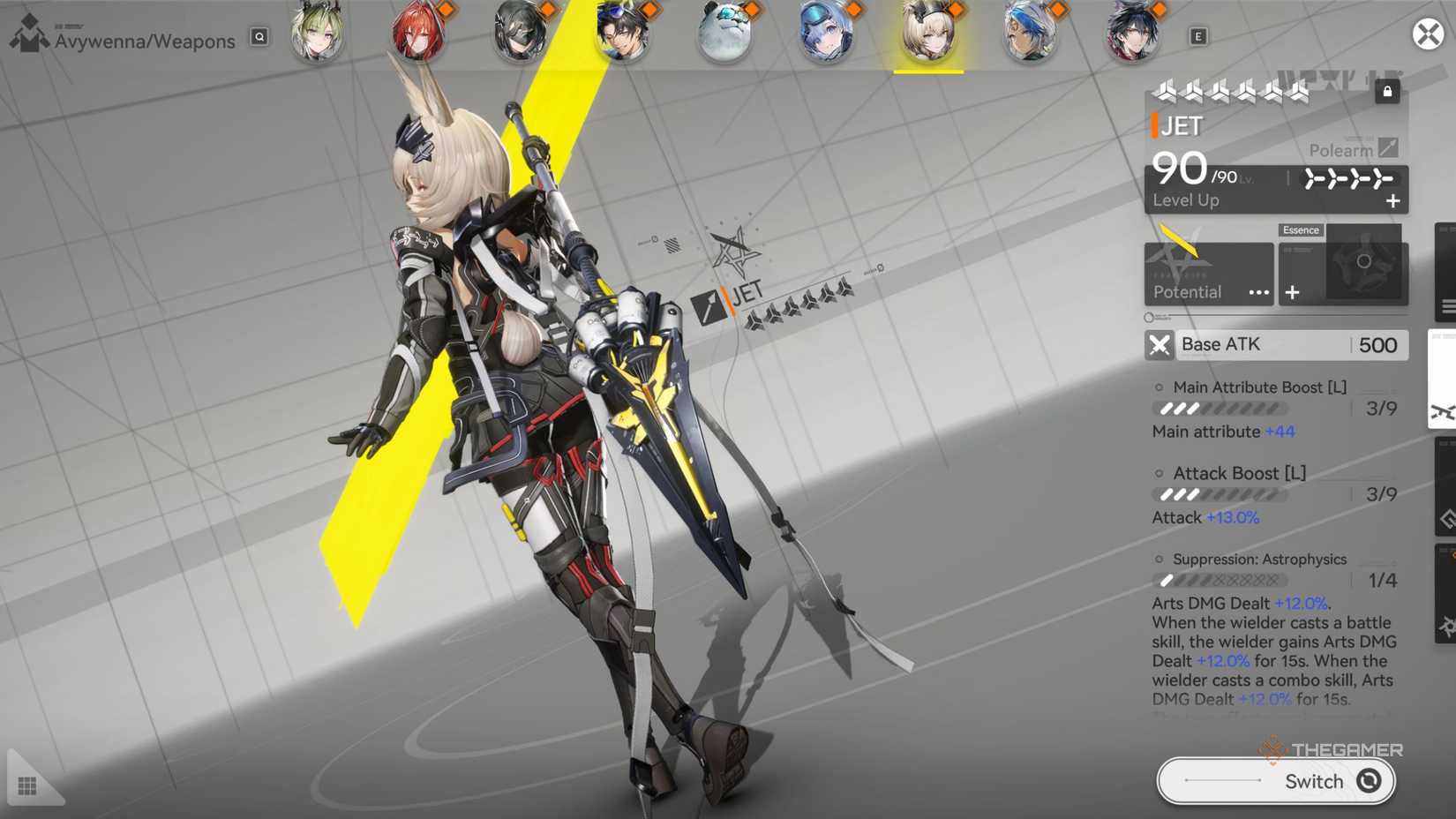Click the plus icon in the Essence slot
Screen dimensions: 1456x819
(1293, 292)
